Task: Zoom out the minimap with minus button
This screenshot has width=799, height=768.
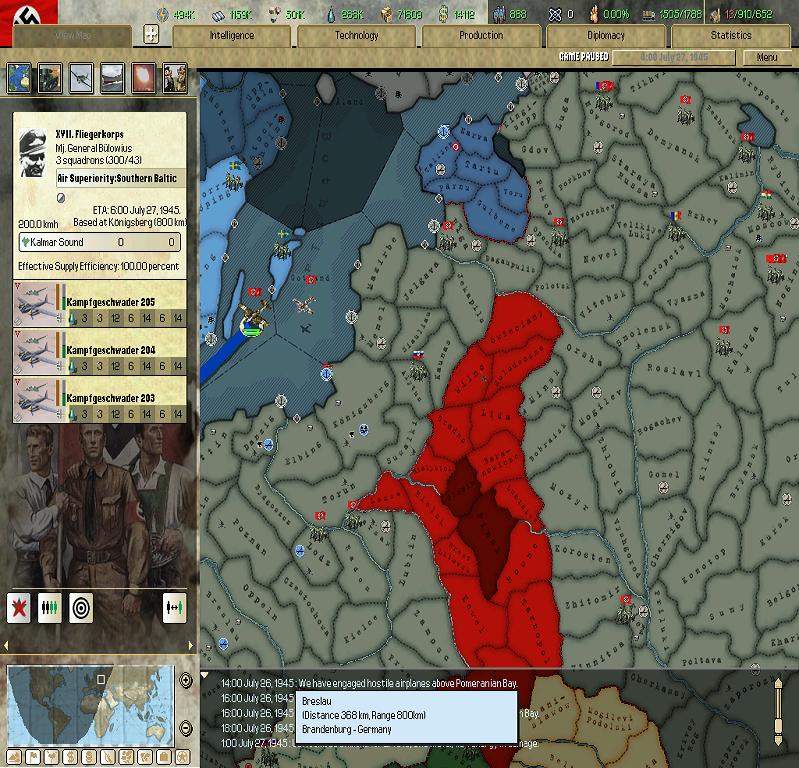Action: pos(185,730)
